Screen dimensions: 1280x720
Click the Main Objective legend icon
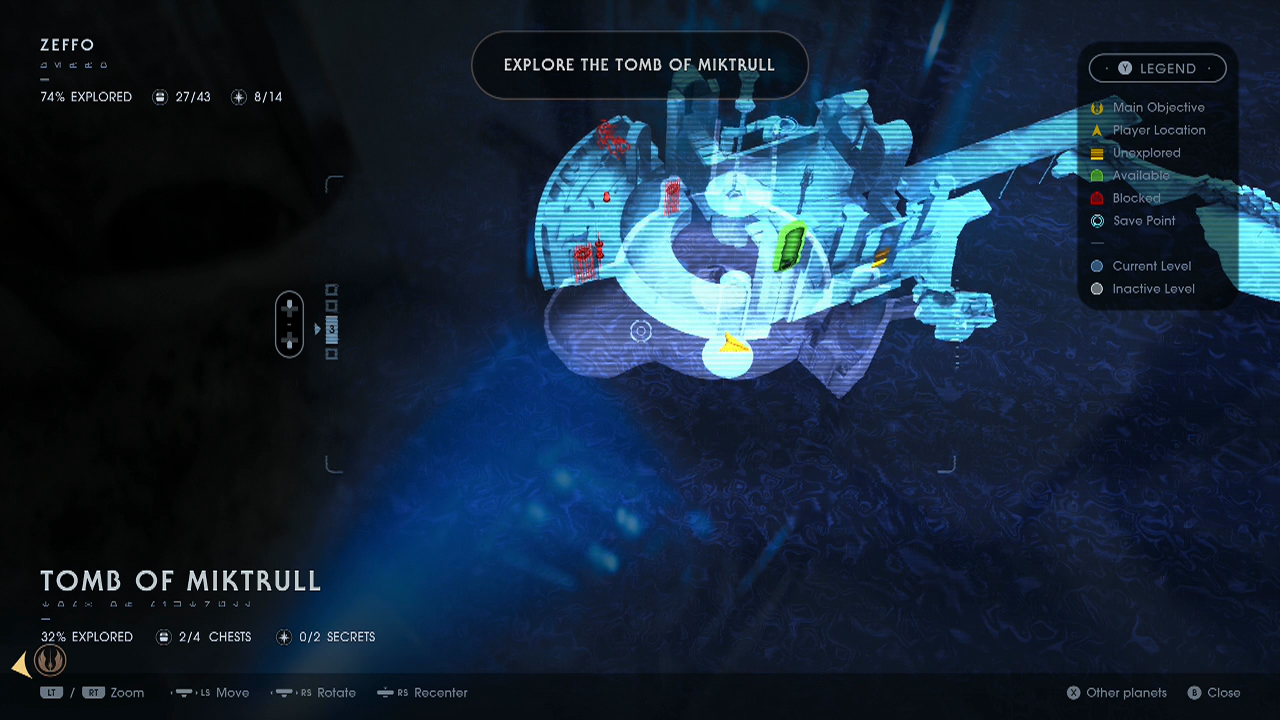click(1097, 107)
